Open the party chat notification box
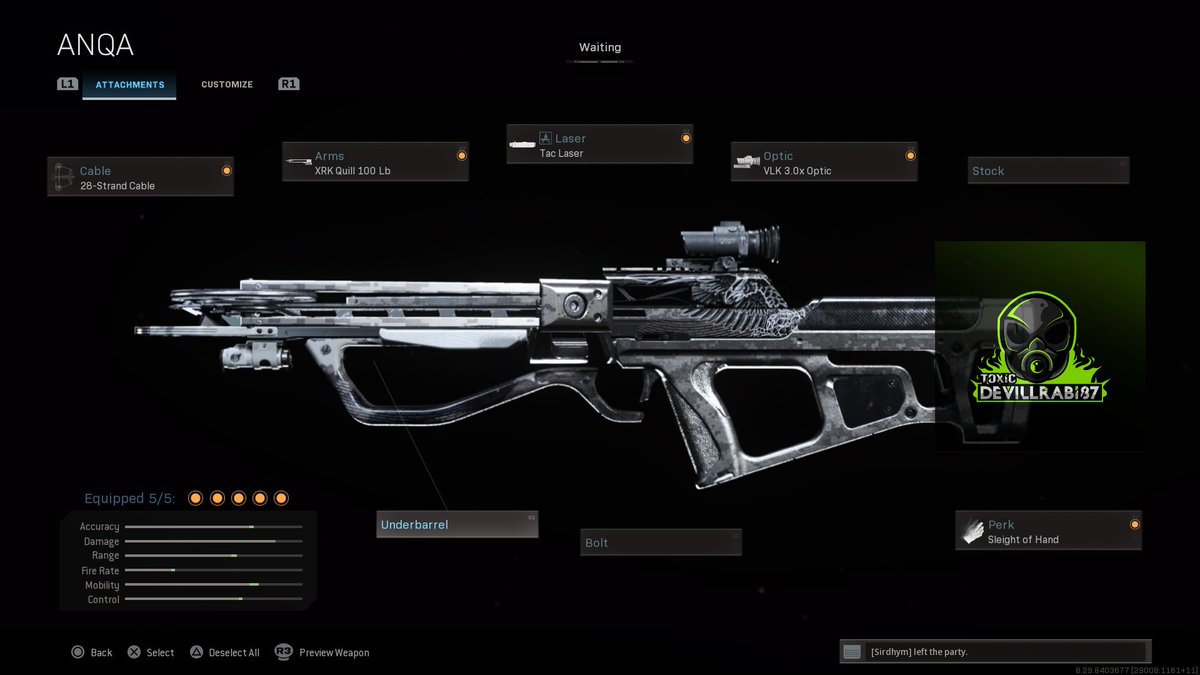 pos(995,652)
